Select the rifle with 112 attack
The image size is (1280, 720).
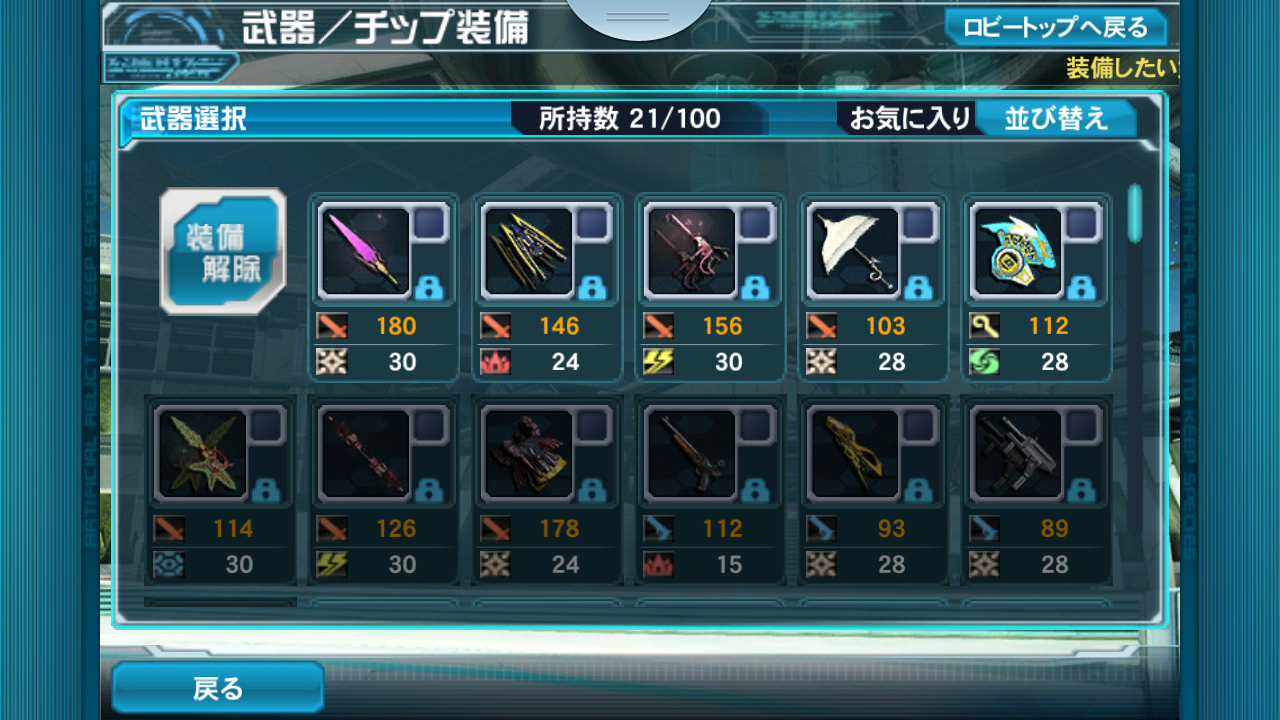692,455
